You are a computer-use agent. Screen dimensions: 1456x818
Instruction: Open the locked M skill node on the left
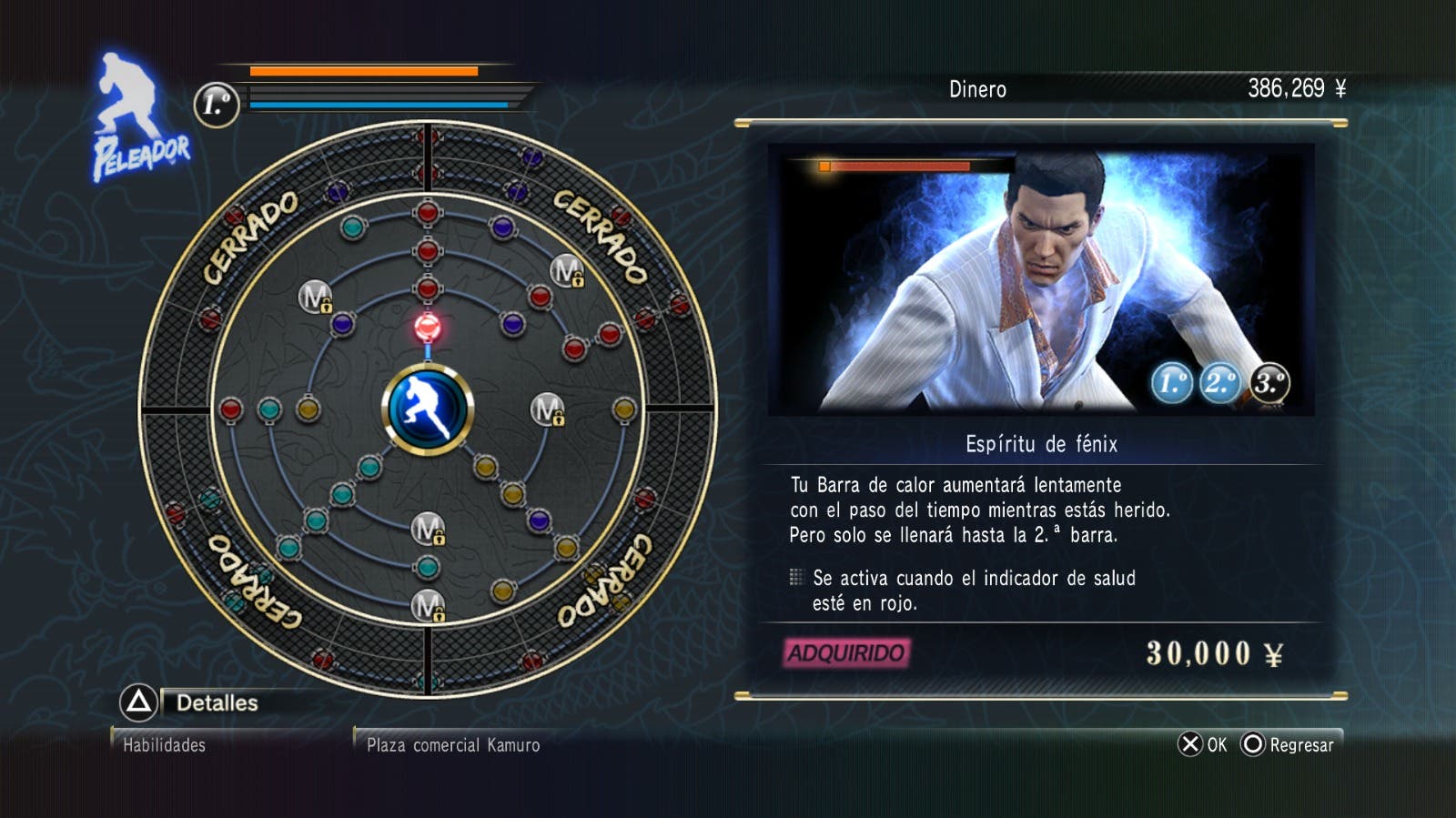[x=314, y=298]
